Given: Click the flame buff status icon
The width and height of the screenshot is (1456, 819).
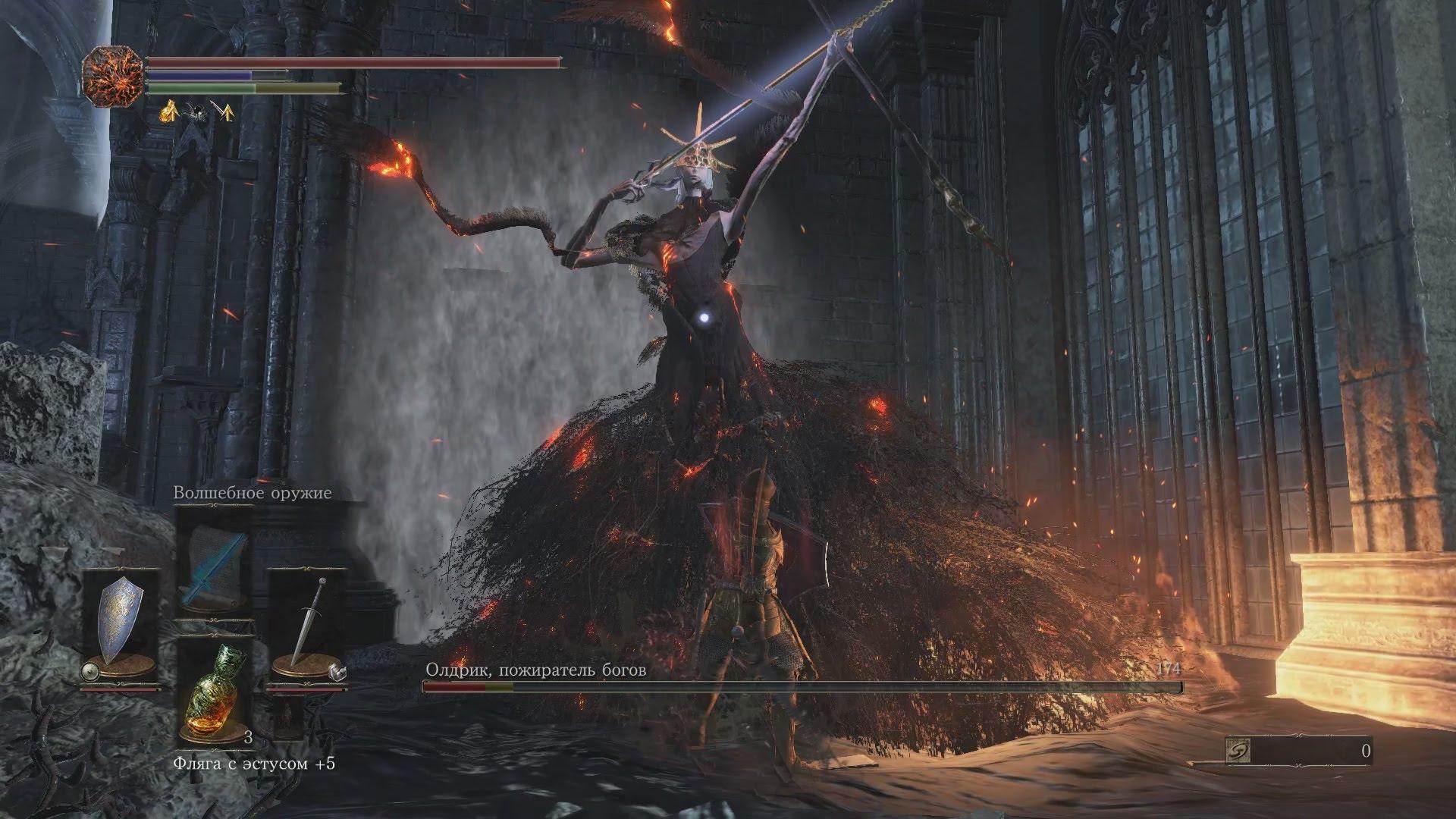Looking at the screenshot, I should pyautogui.click(x=168, y=112).
